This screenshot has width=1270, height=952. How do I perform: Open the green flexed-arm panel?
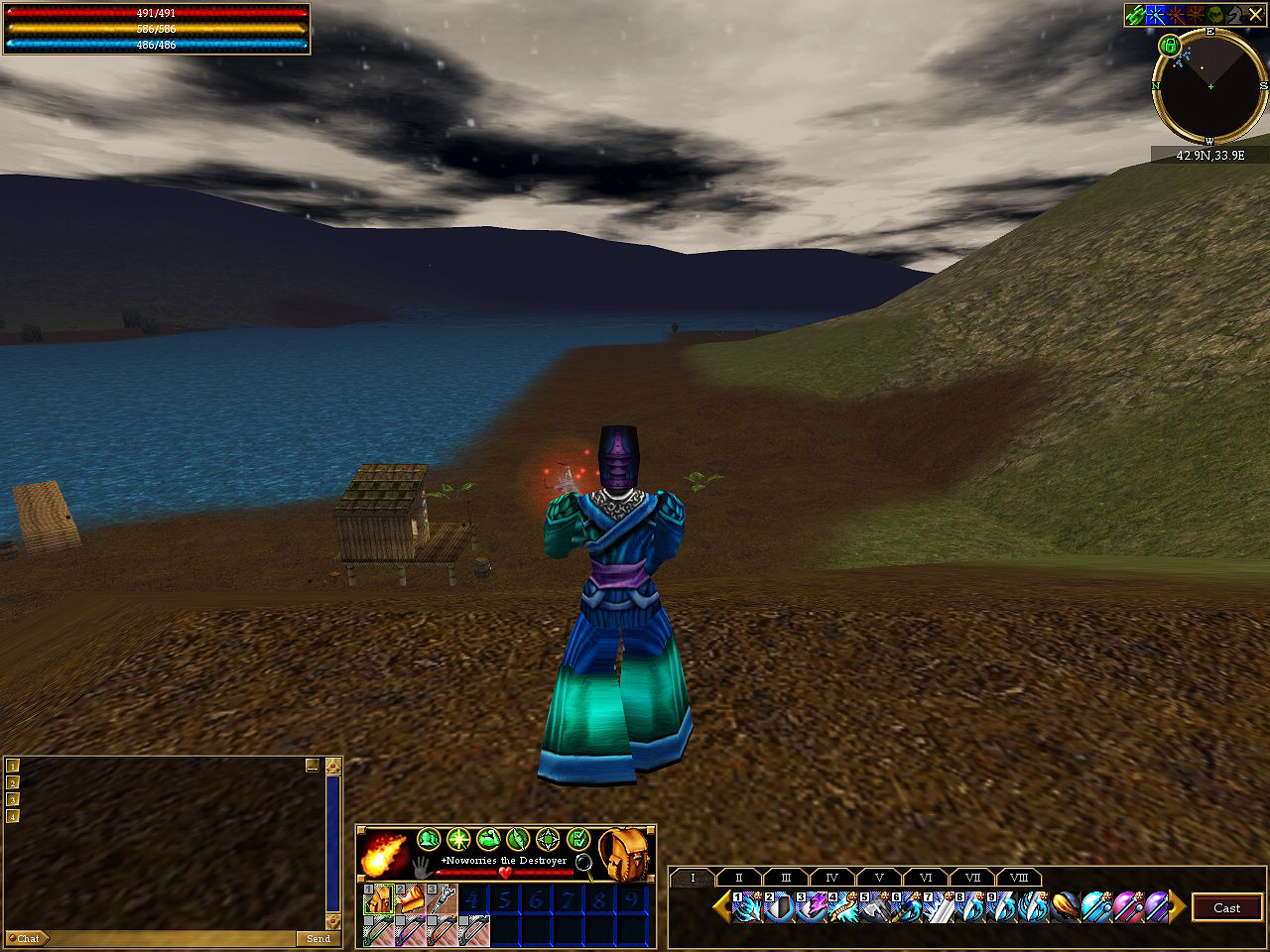(x=488, y=839)
